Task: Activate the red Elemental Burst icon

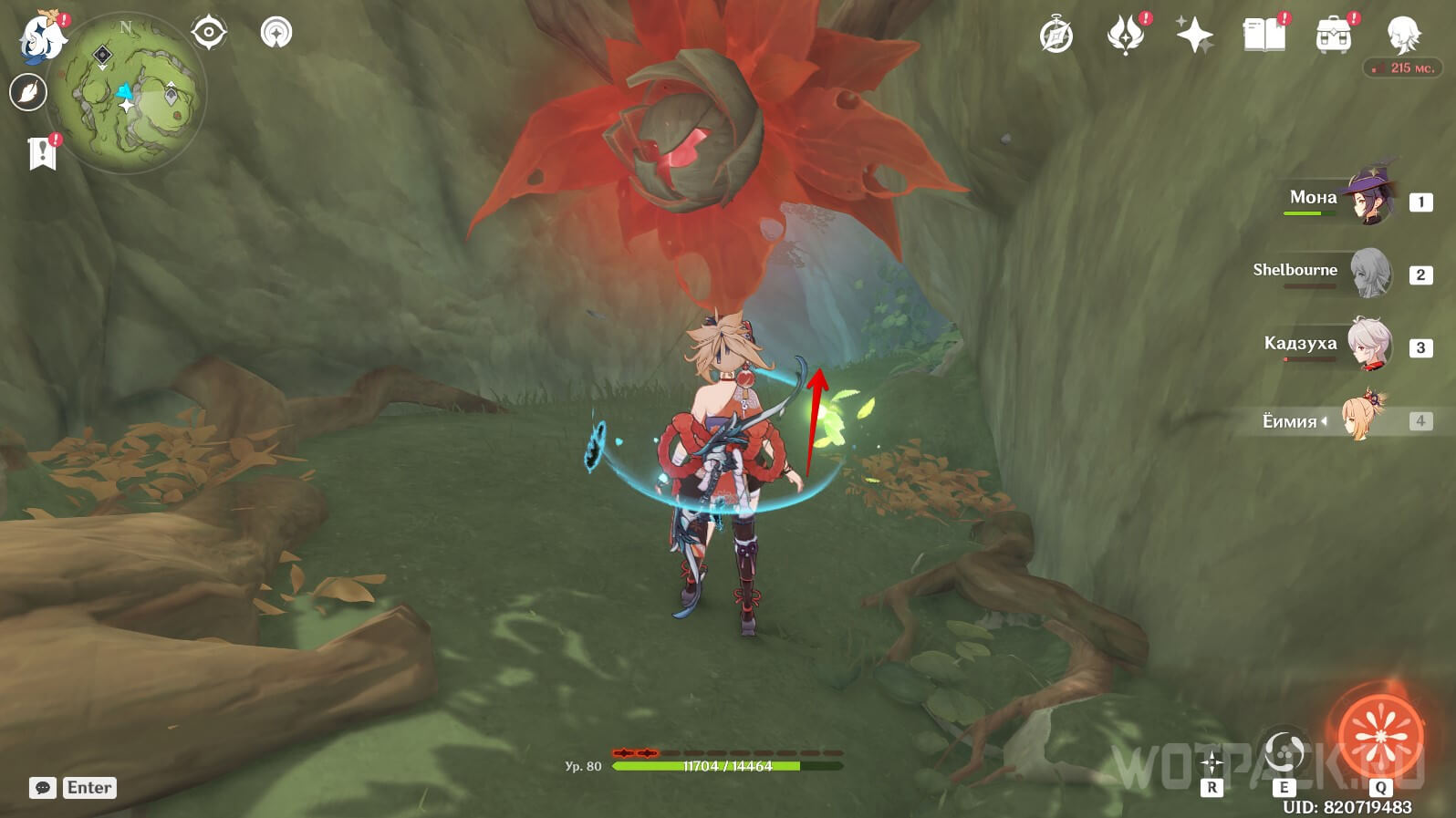Action: 1380,734
